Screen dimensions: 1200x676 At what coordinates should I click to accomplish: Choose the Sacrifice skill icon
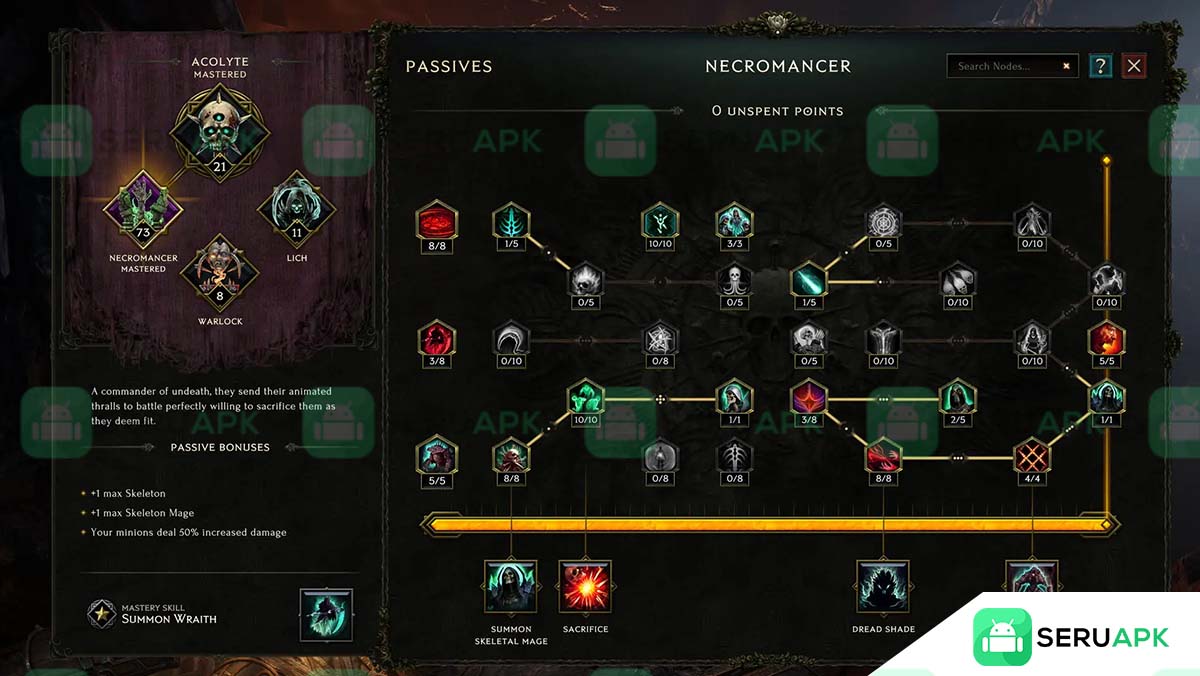pyautogui.click(x=585, y=586)
